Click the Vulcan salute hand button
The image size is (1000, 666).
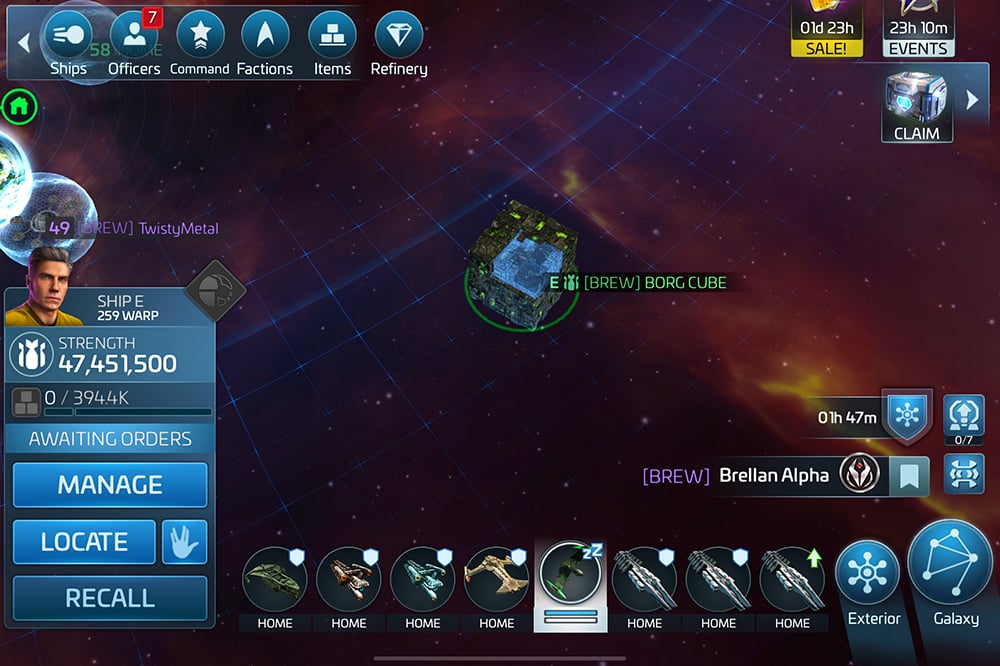click(x=184, y=542)
